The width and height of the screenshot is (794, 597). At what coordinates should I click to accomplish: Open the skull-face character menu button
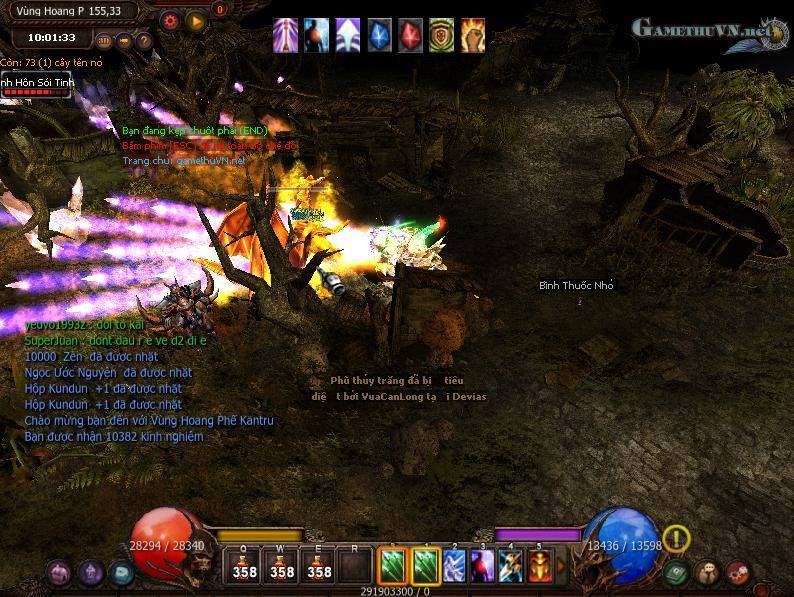tap(707, 573)
